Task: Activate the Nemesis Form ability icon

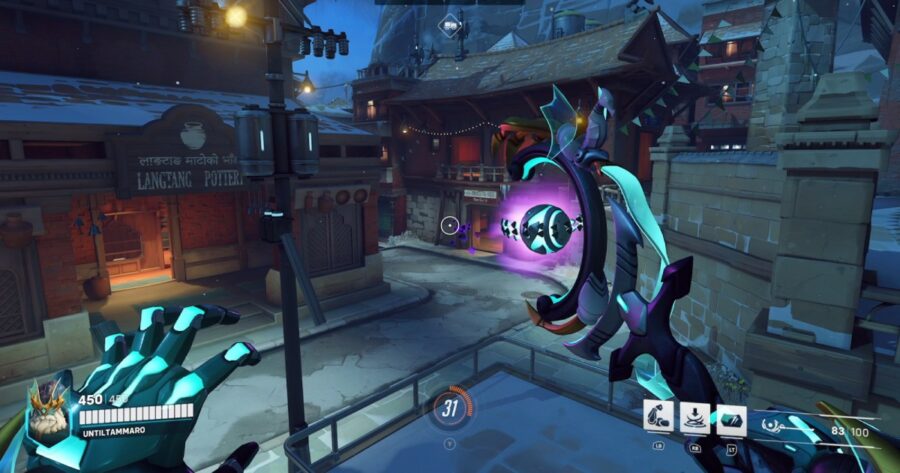Action: (x=659, y=417)
